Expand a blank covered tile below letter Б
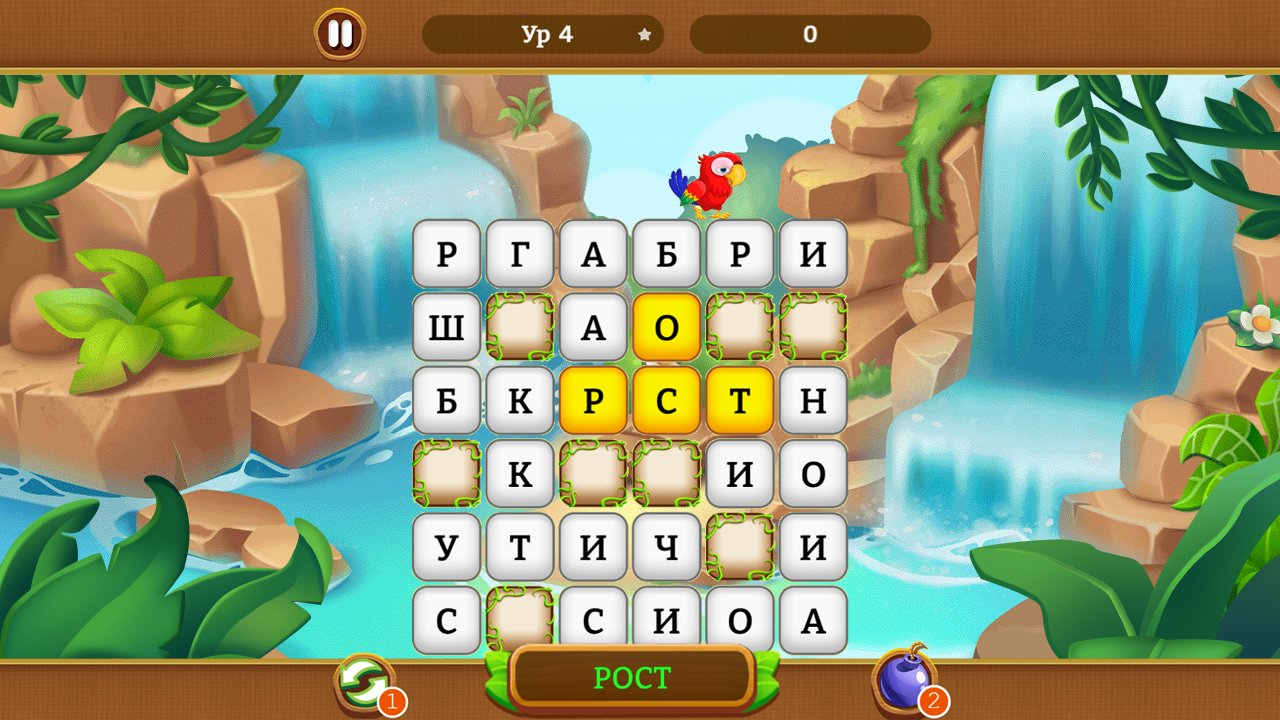Screen dimensions: 1280x720 click(x=446, y=475)
